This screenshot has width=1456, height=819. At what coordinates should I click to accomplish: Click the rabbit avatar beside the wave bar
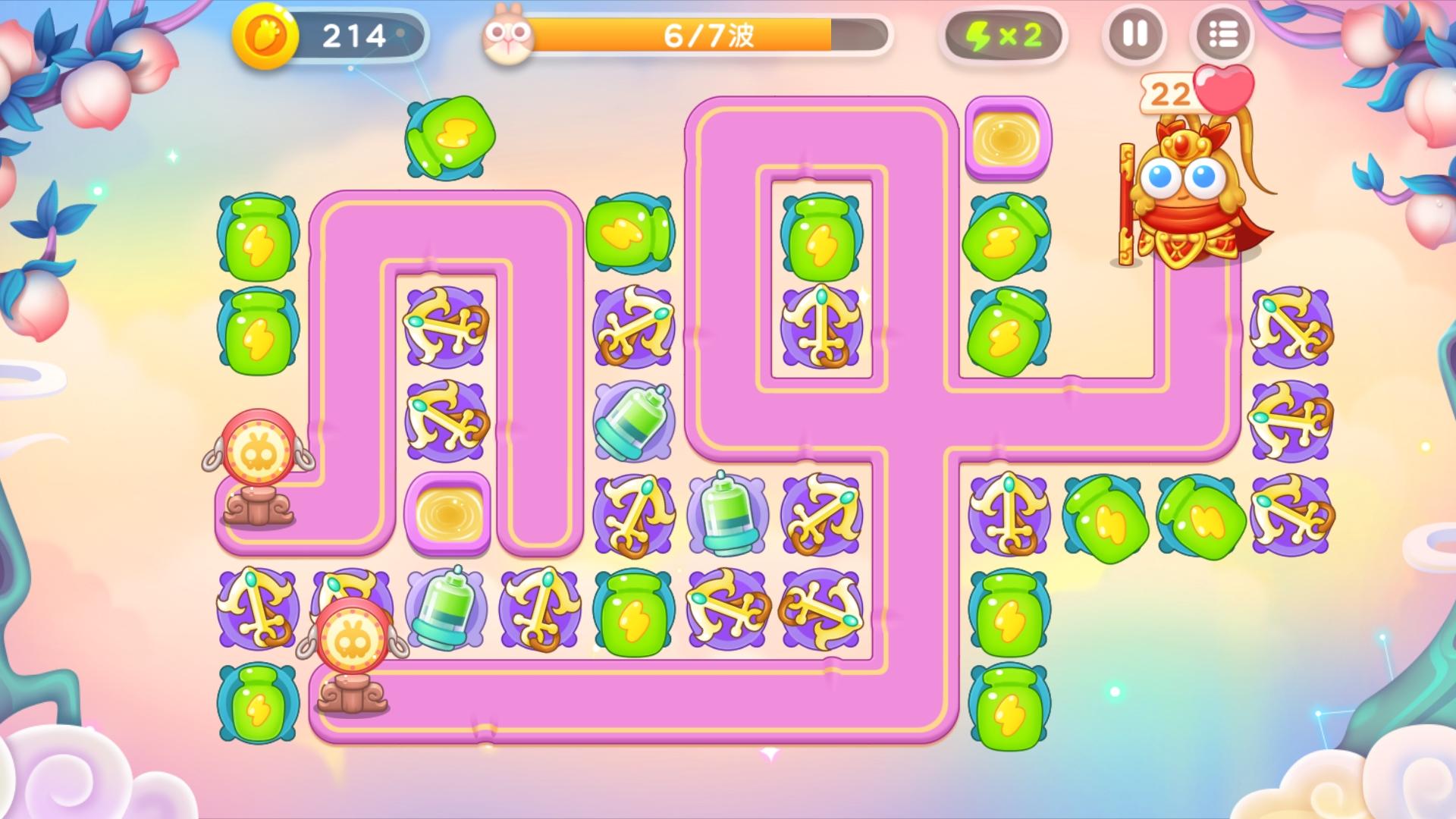click(x=510, y=34)
